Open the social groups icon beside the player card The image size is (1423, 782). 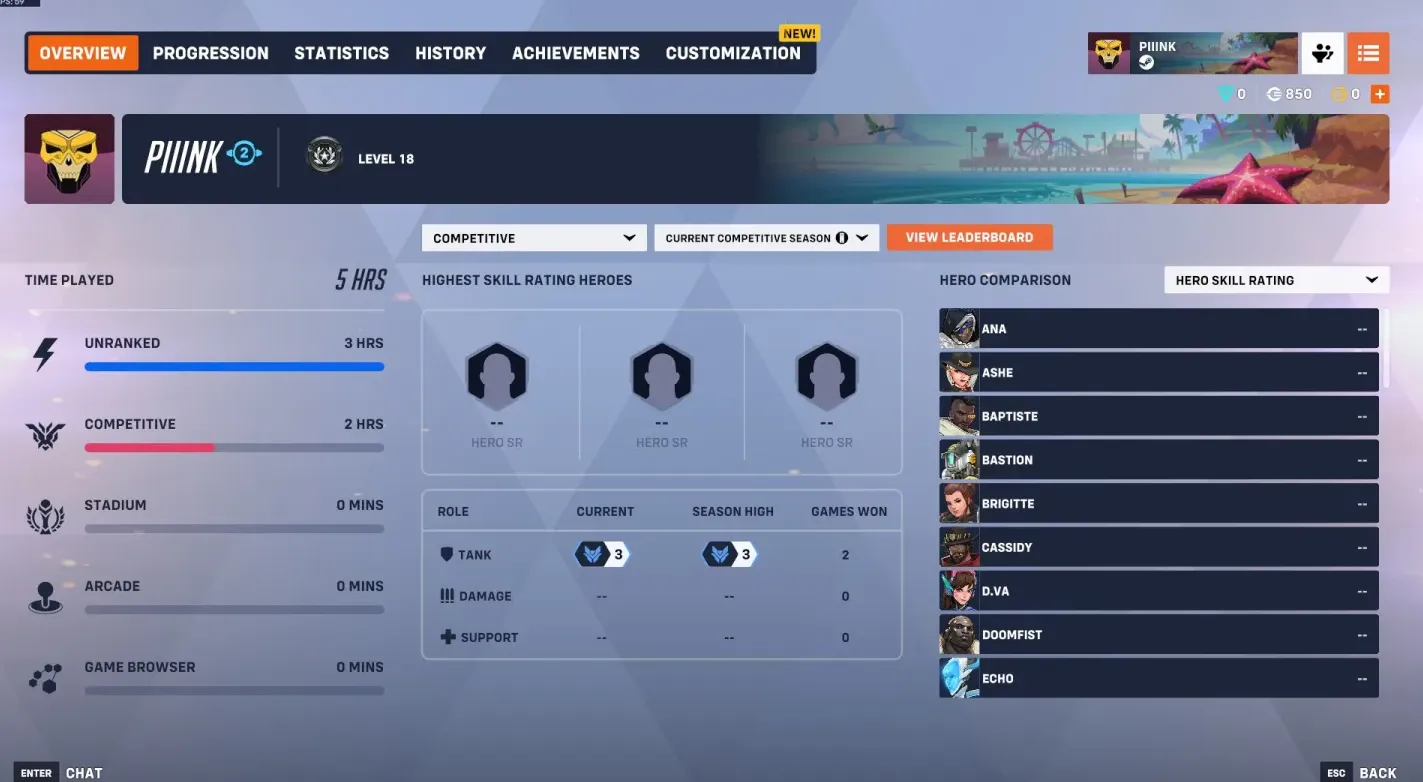click(x=1322, y=53)
